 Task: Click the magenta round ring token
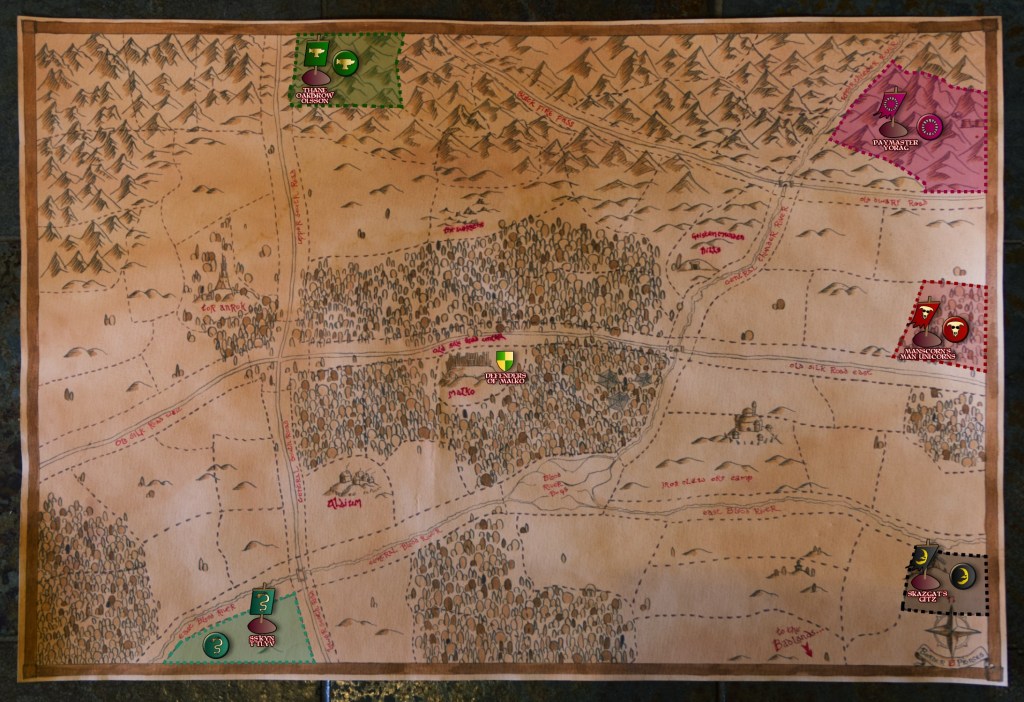930,127
